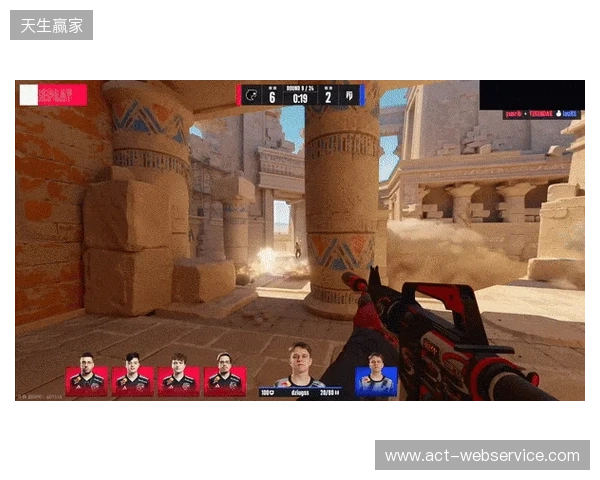
Task: Visit the www.act-webservice.com link
Action: coord(481,456)
